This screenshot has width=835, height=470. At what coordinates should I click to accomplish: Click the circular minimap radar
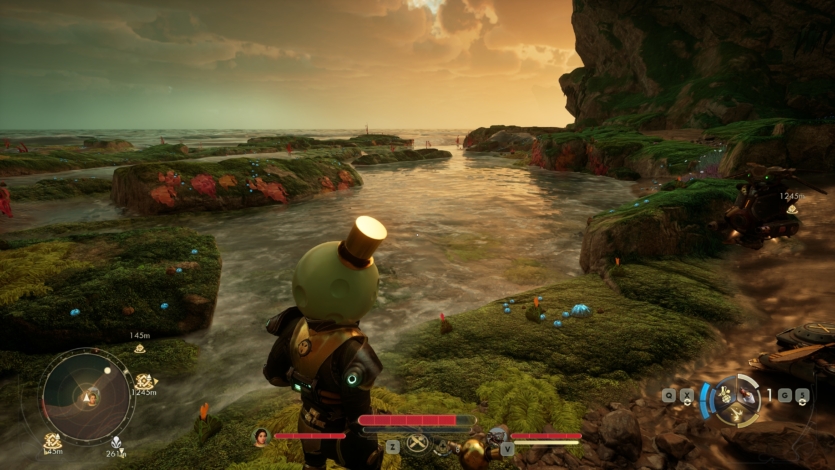click(89, 396)
